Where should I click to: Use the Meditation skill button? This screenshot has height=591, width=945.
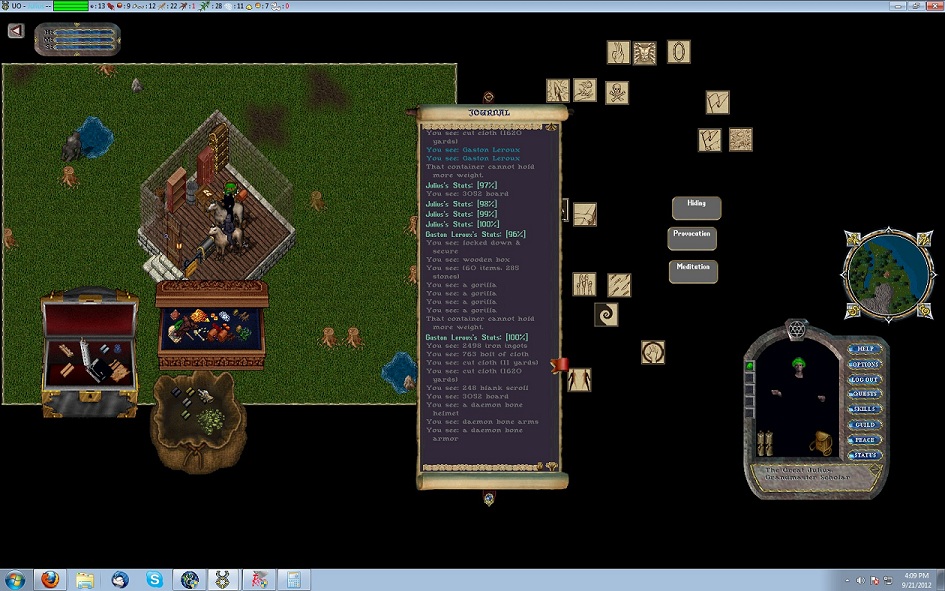coord(693,271)
